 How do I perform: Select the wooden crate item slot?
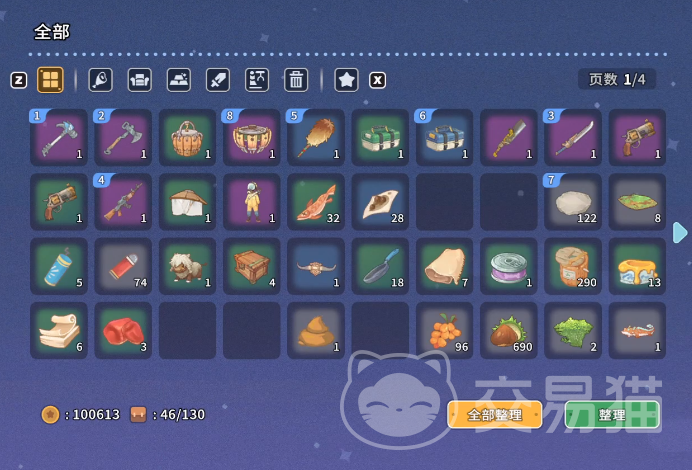click(251, 266)
